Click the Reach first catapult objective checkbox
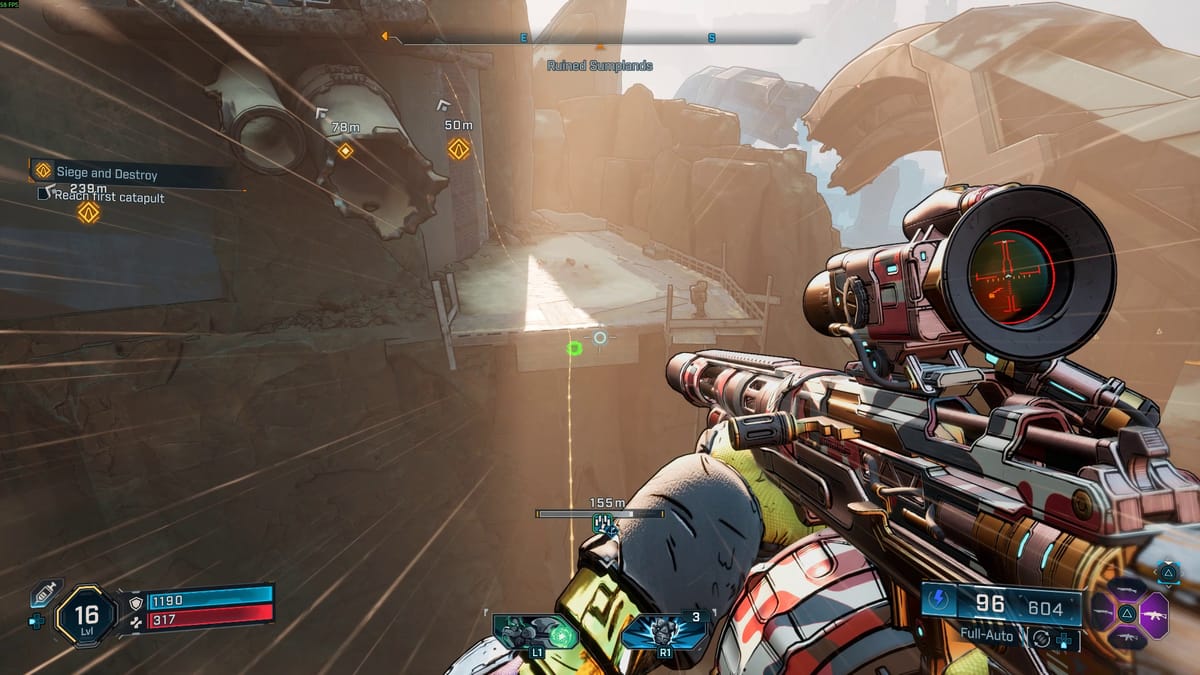1200x675 pixels. (x=43, y=194)
